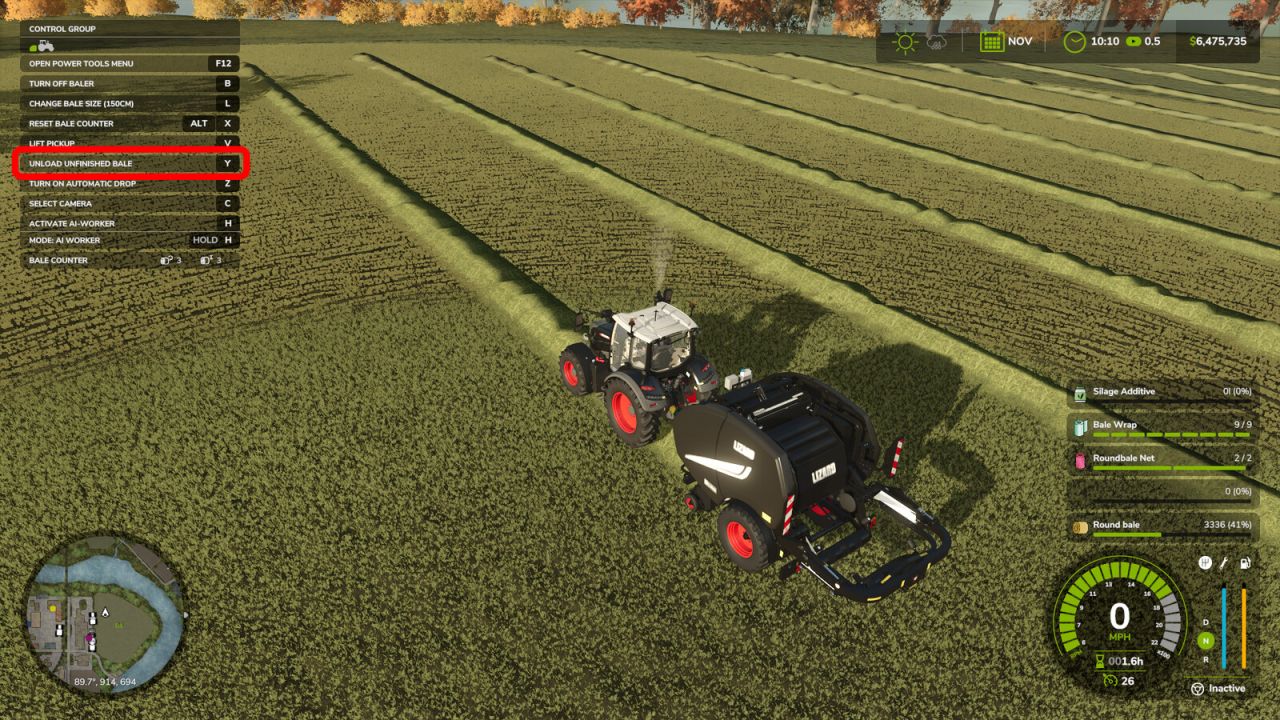Lift the baler pickup
This screenshot has height=720, width=1280.
[128, 143]
